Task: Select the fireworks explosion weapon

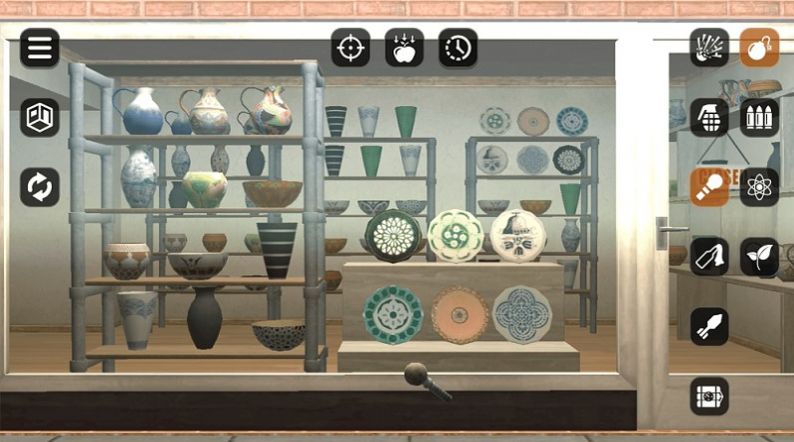Action: 709,48
